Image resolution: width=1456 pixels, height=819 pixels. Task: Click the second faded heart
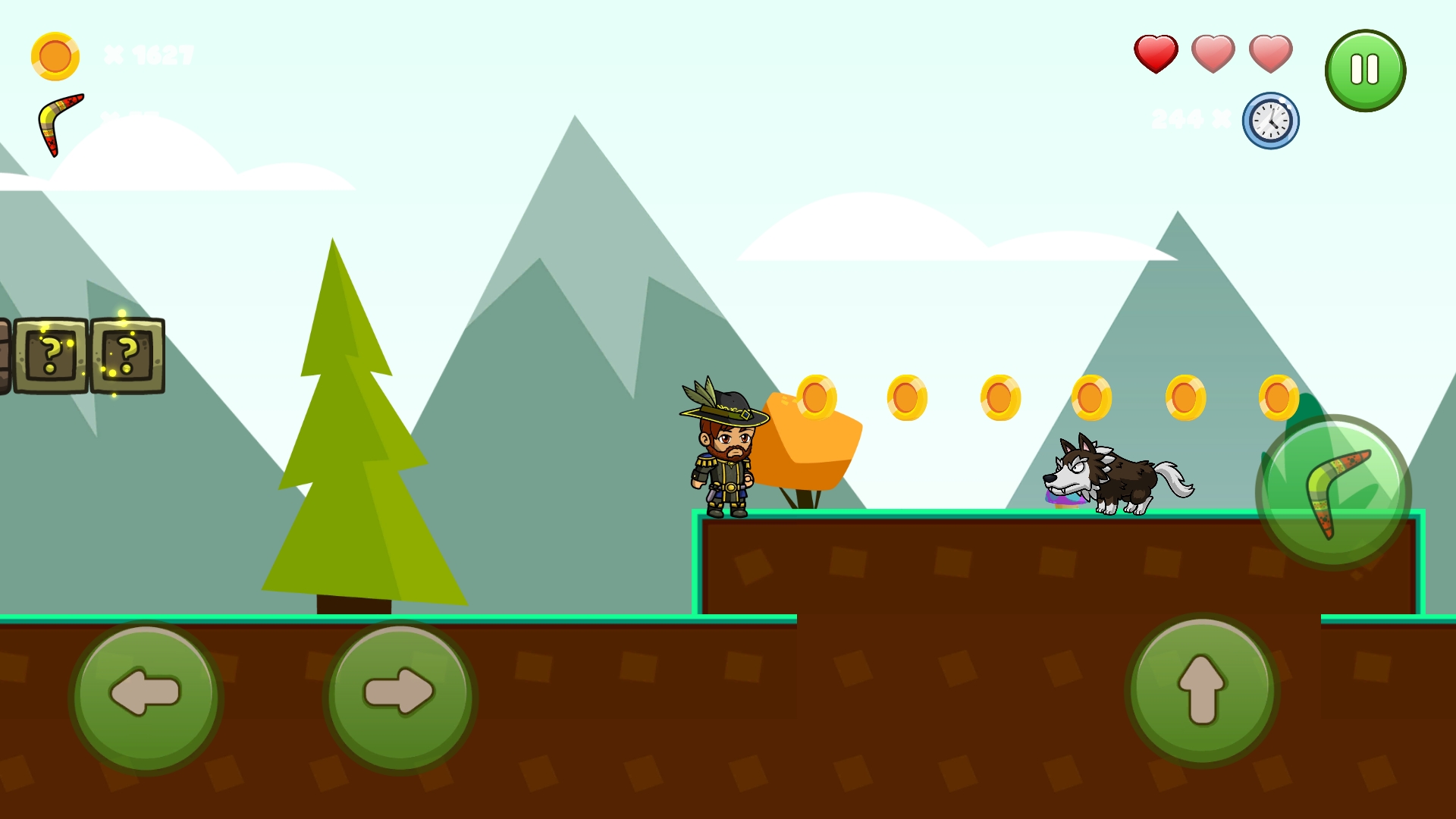click(1212, 54)
